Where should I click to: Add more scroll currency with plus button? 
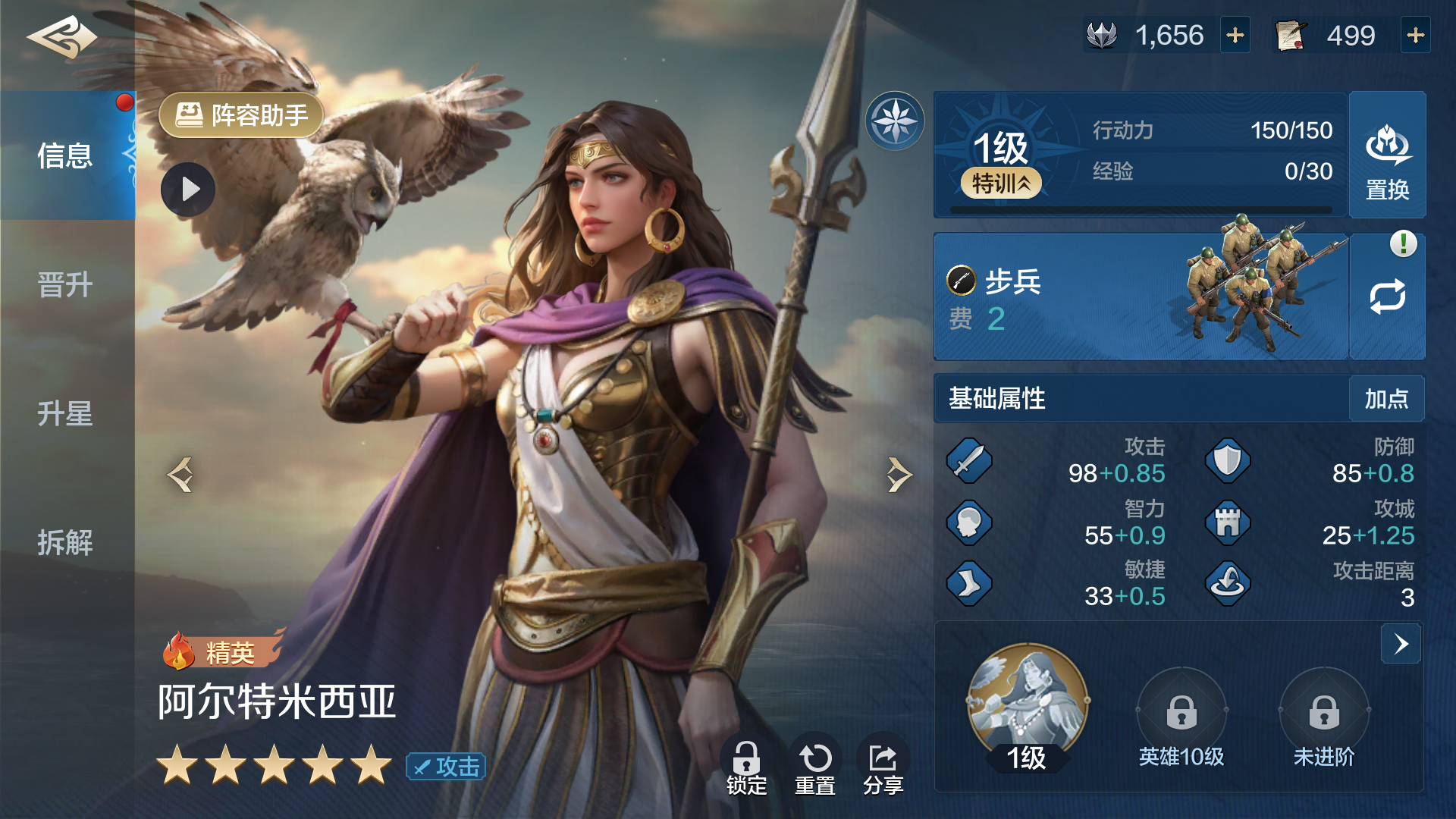pyautogui.click(x=1415, y=36)
